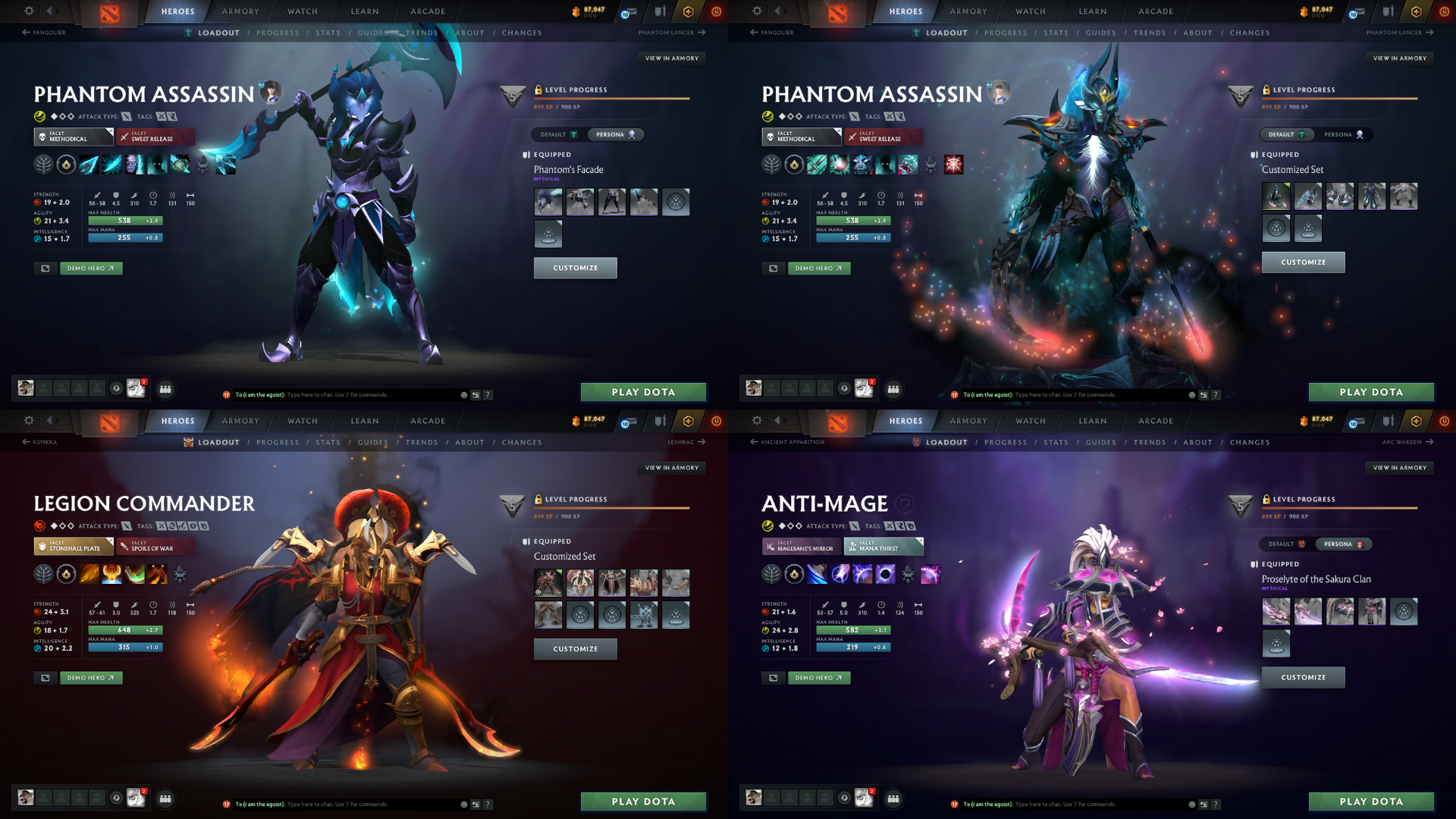Screen dimensions: 1456x819
Task: Select the Sweet Release facet
Action: [155, 137]
